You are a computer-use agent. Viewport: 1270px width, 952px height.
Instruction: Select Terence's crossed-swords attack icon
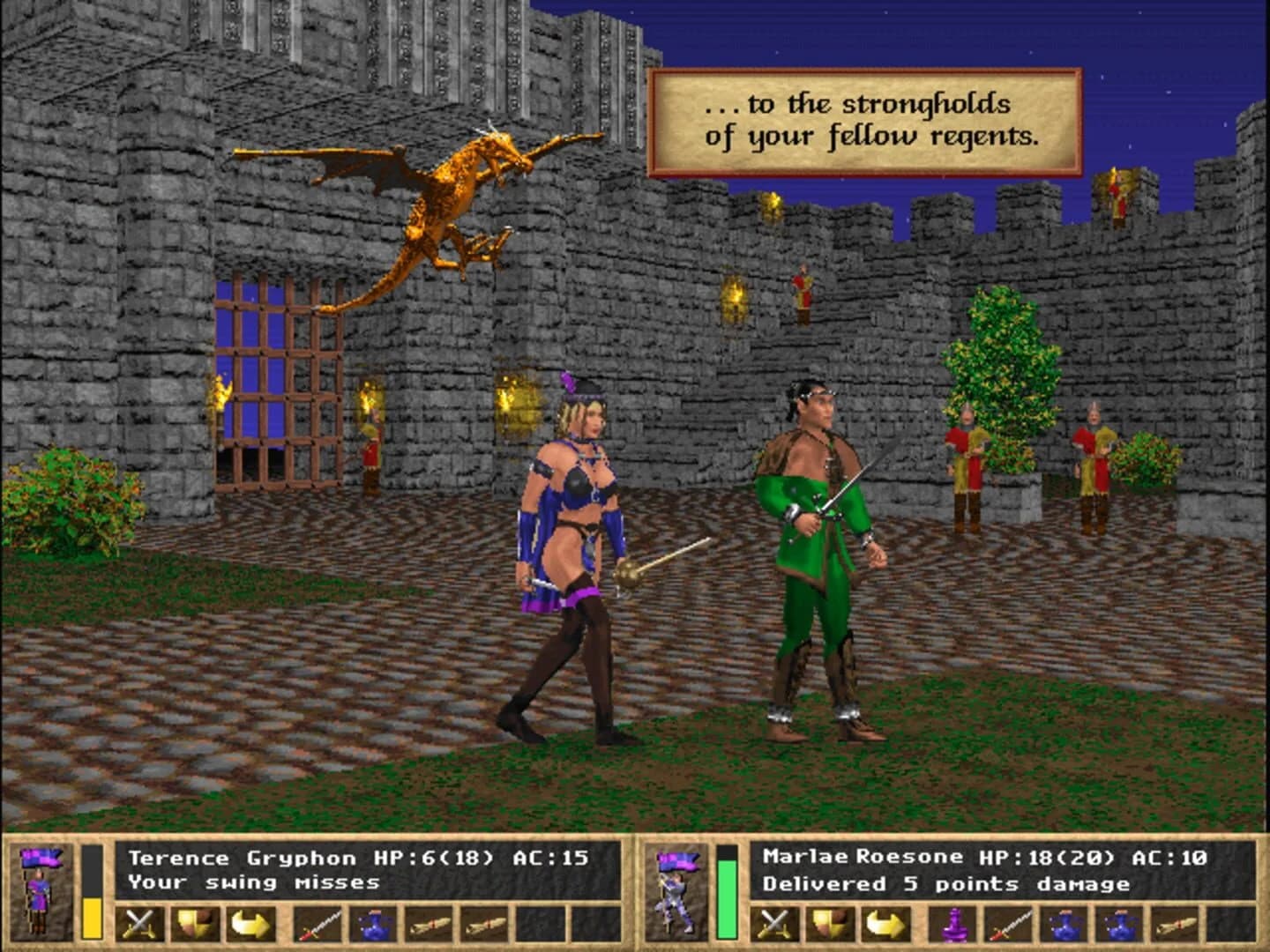pyautogui.click(x=138, y=922)
